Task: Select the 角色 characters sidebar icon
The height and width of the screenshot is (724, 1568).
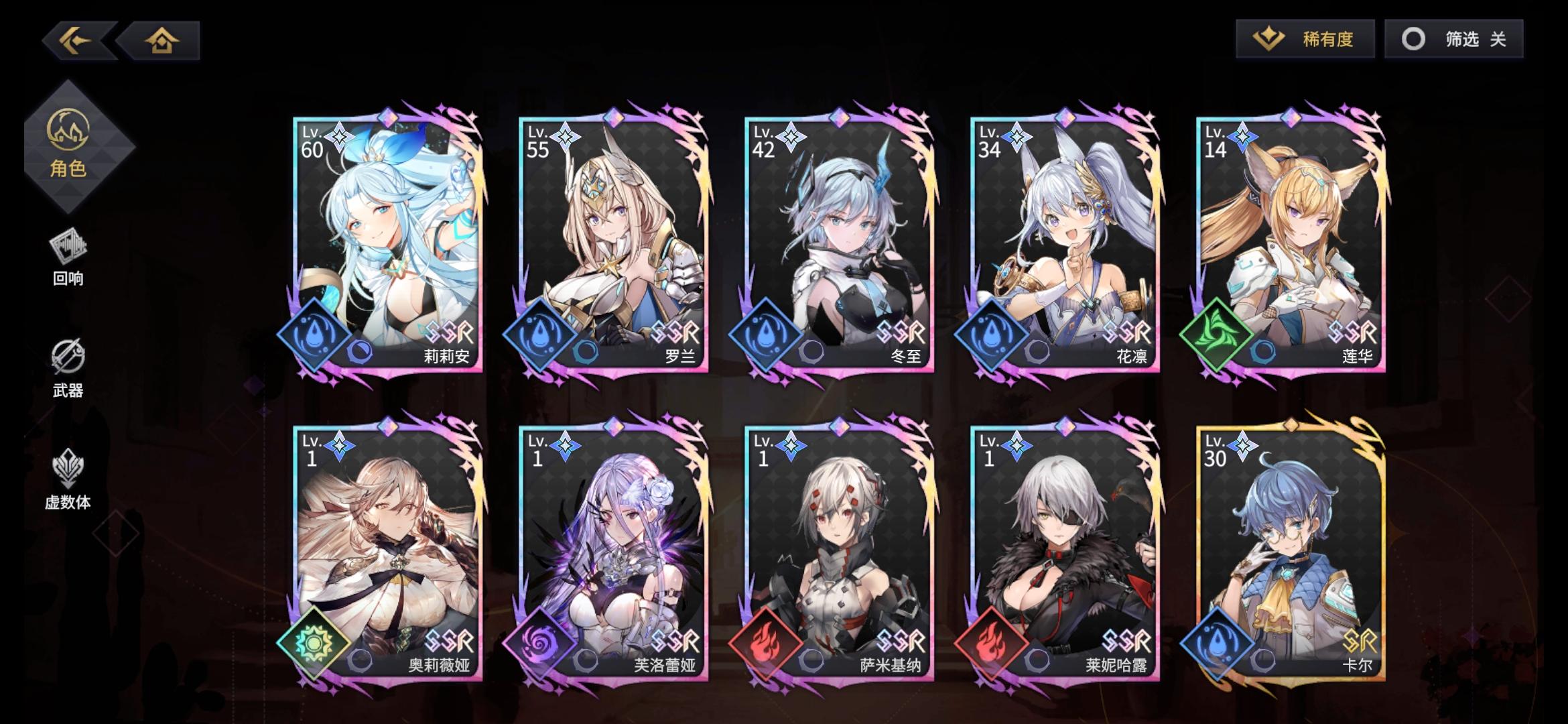Action: (70, 144)
